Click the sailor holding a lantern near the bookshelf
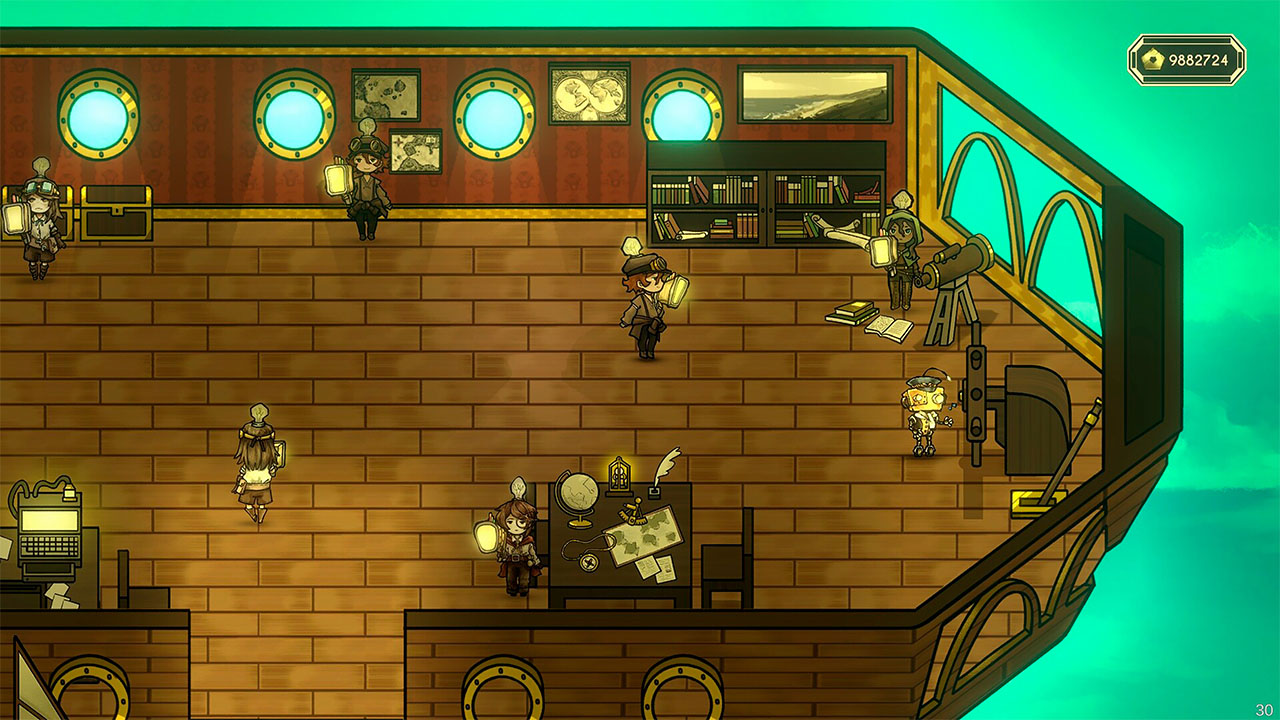The width and height of the screenshot is (1280, 720). (900, 255)
